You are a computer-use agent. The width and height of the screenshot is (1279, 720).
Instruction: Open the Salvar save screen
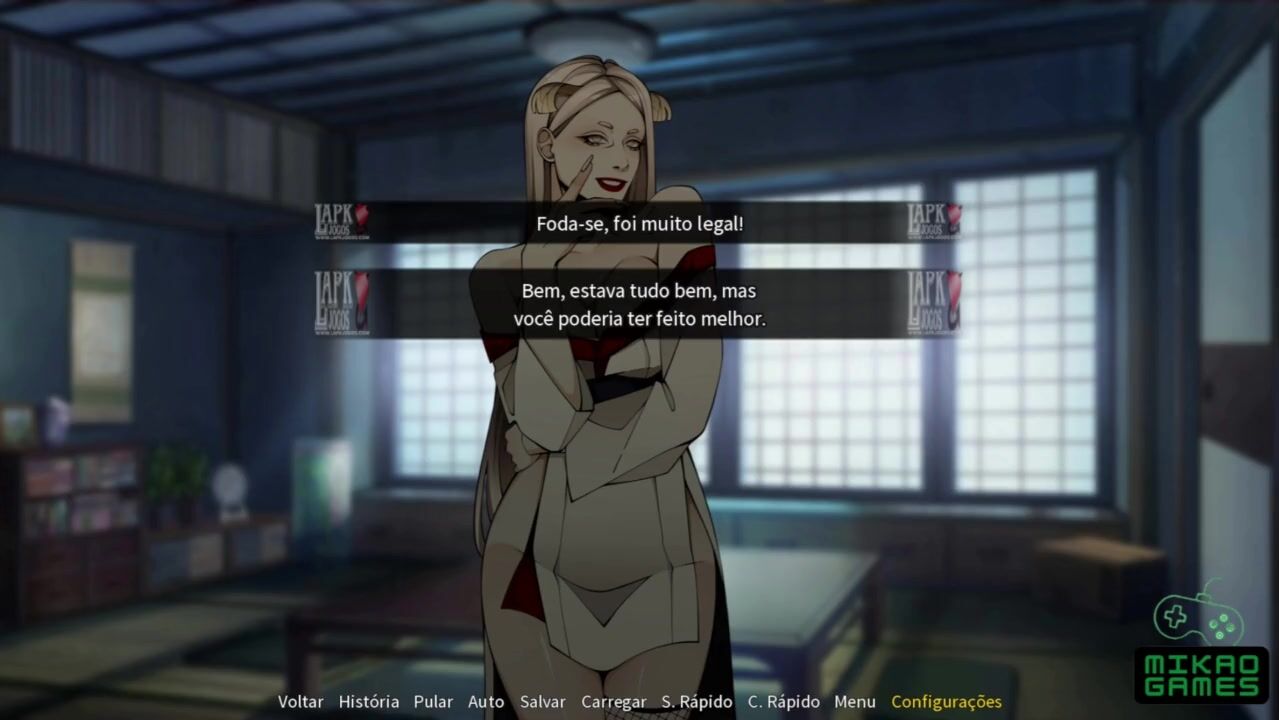coord(542,702)
